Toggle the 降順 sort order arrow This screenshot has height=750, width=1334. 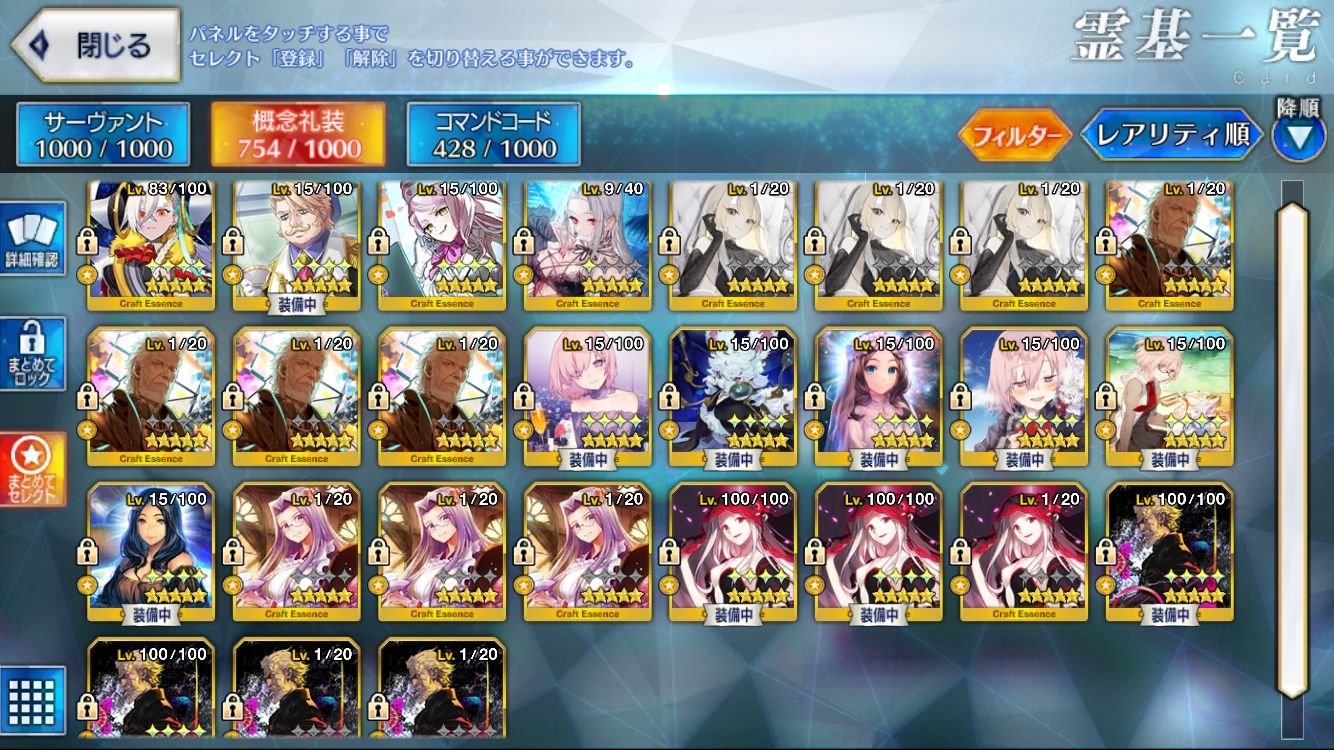point(1298,136)
